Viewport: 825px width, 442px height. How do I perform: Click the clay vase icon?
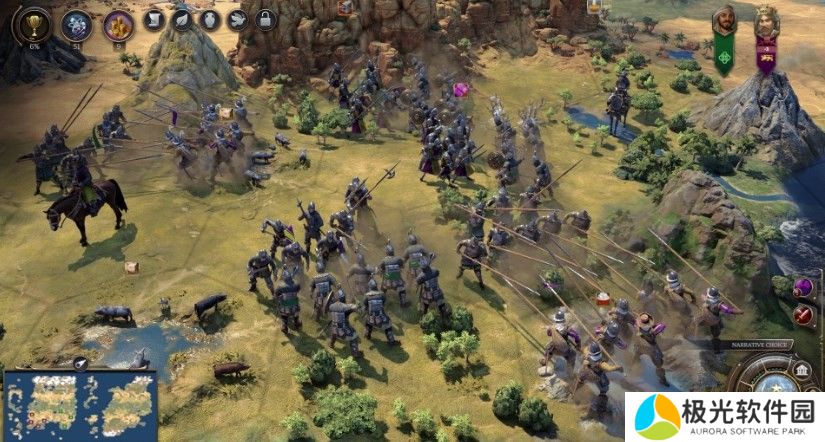209,19
